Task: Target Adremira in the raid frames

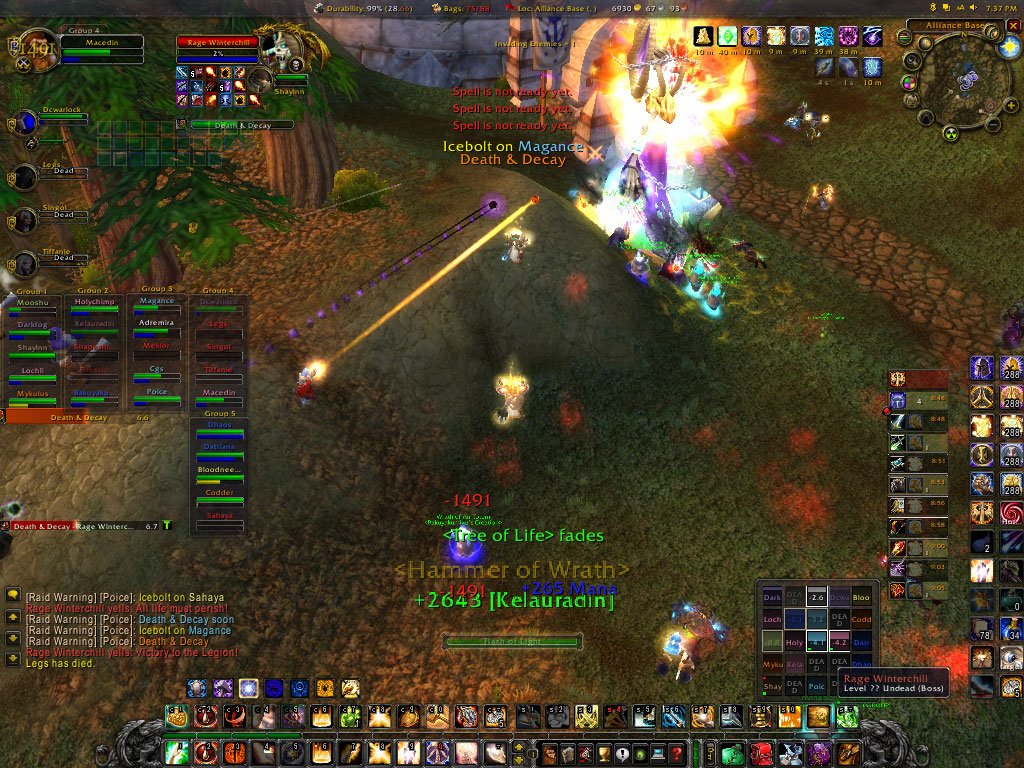Action: coord(157,327)
